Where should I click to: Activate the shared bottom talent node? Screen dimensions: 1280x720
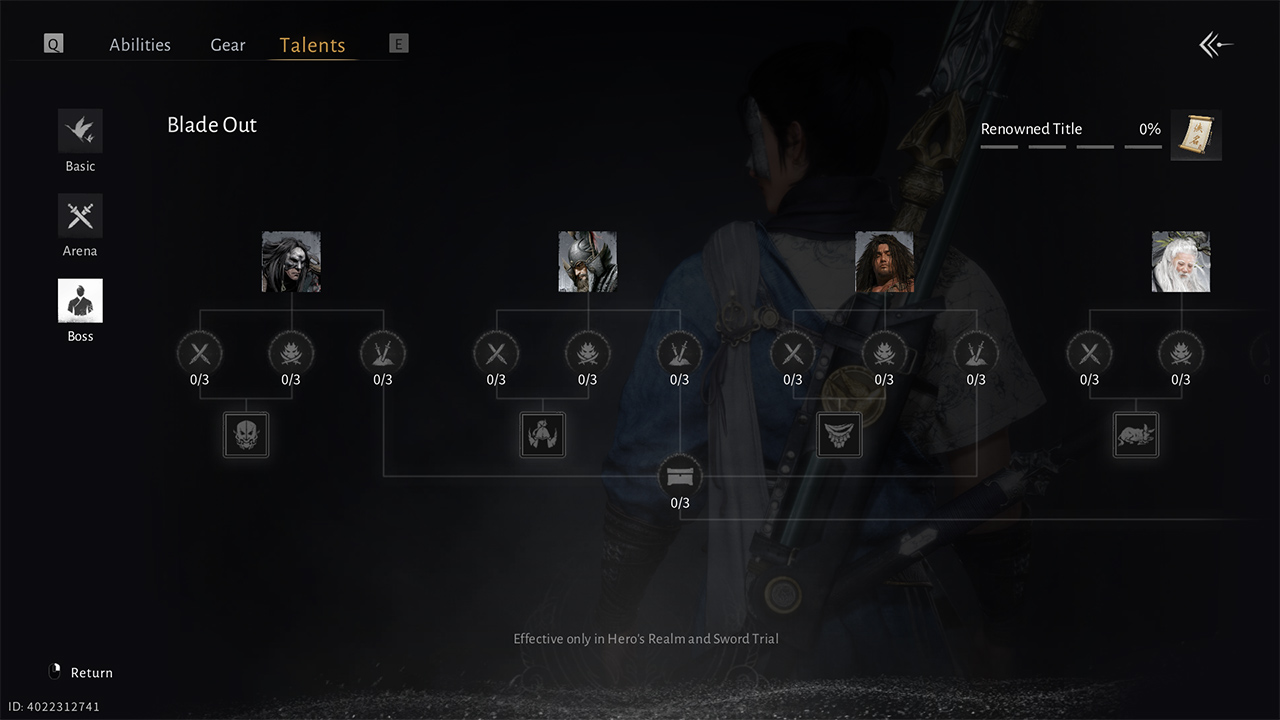680,476
